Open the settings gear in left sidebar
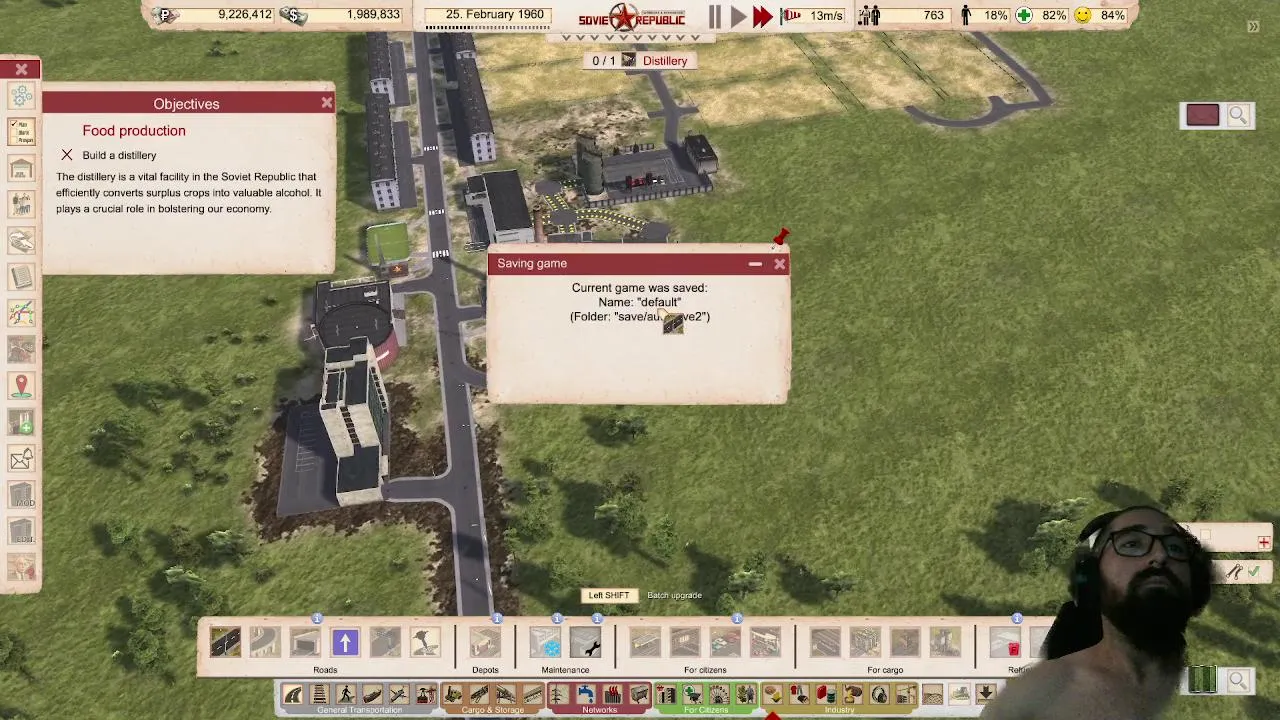The image size is (1280, 720). click(21, 96)
